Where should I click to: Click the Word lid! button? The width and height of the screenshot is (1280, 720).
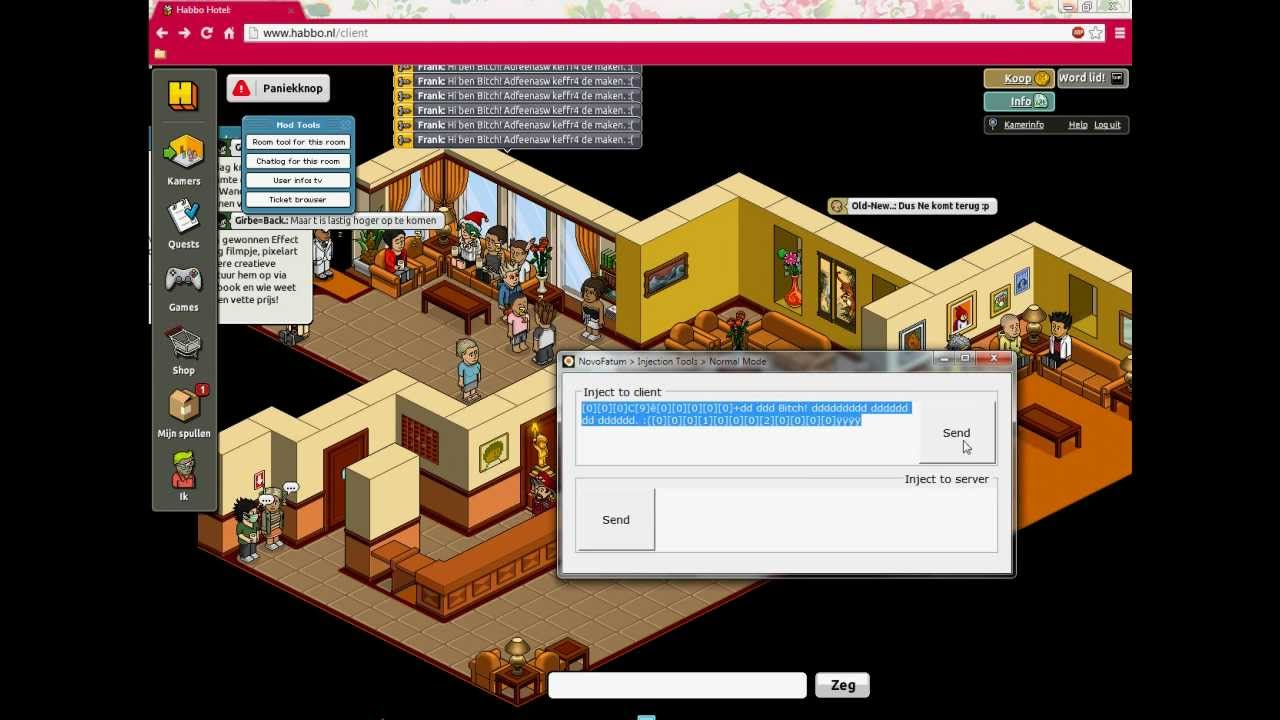tap(1089, 78)
